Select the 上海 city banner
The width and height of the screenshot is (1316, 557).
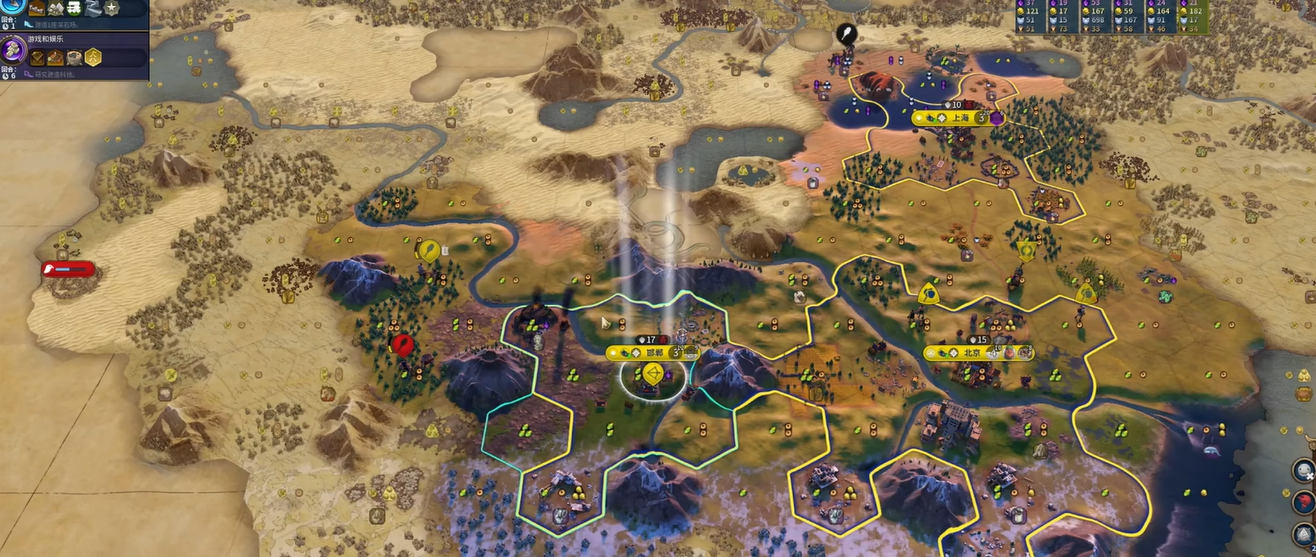(943, 117)
